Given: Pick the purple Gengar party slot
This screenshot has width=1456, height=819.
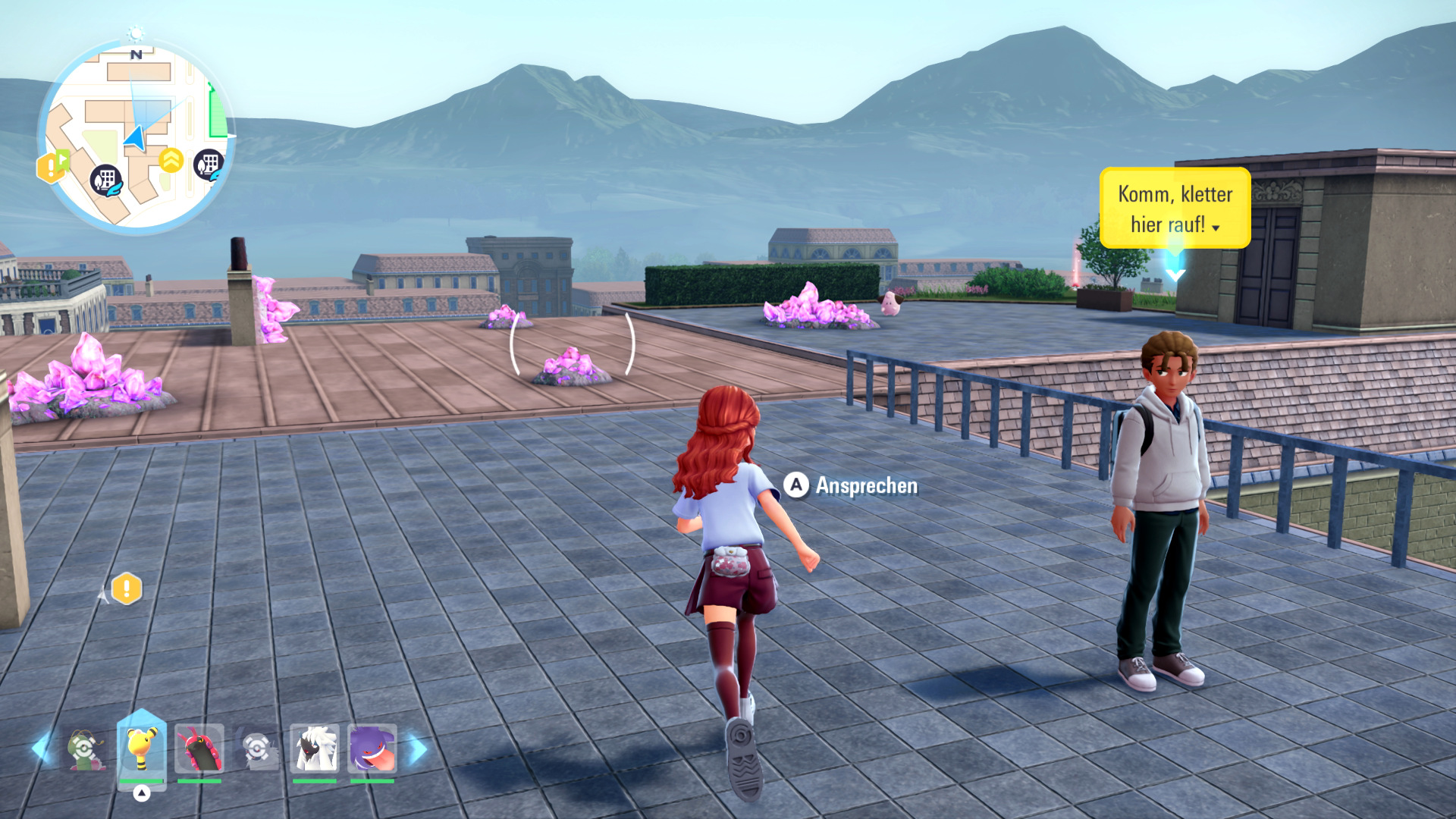Looking at the screenshot, I should pos(372,749).
